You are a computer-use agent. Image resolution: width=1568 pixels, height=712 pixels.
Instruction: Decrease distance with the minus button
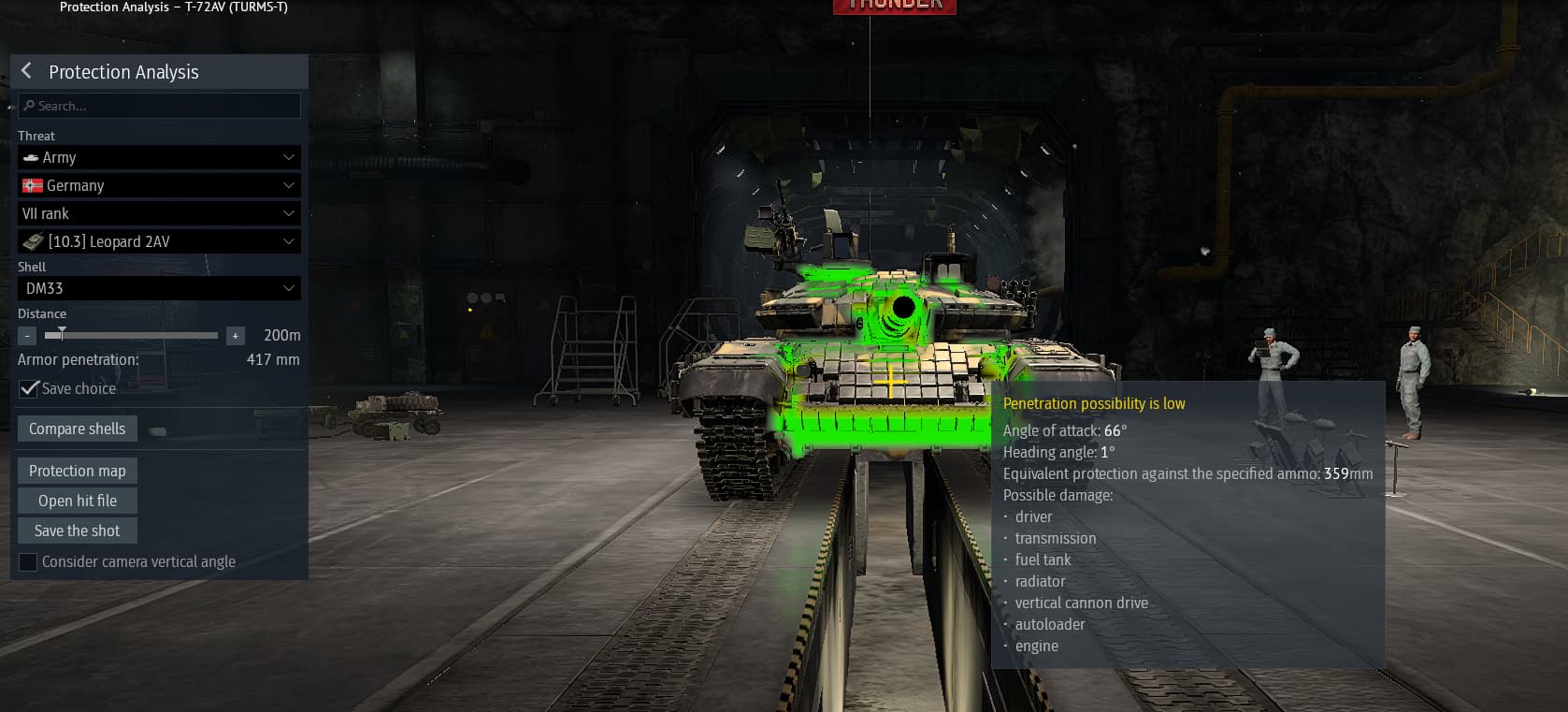(27, 335)
